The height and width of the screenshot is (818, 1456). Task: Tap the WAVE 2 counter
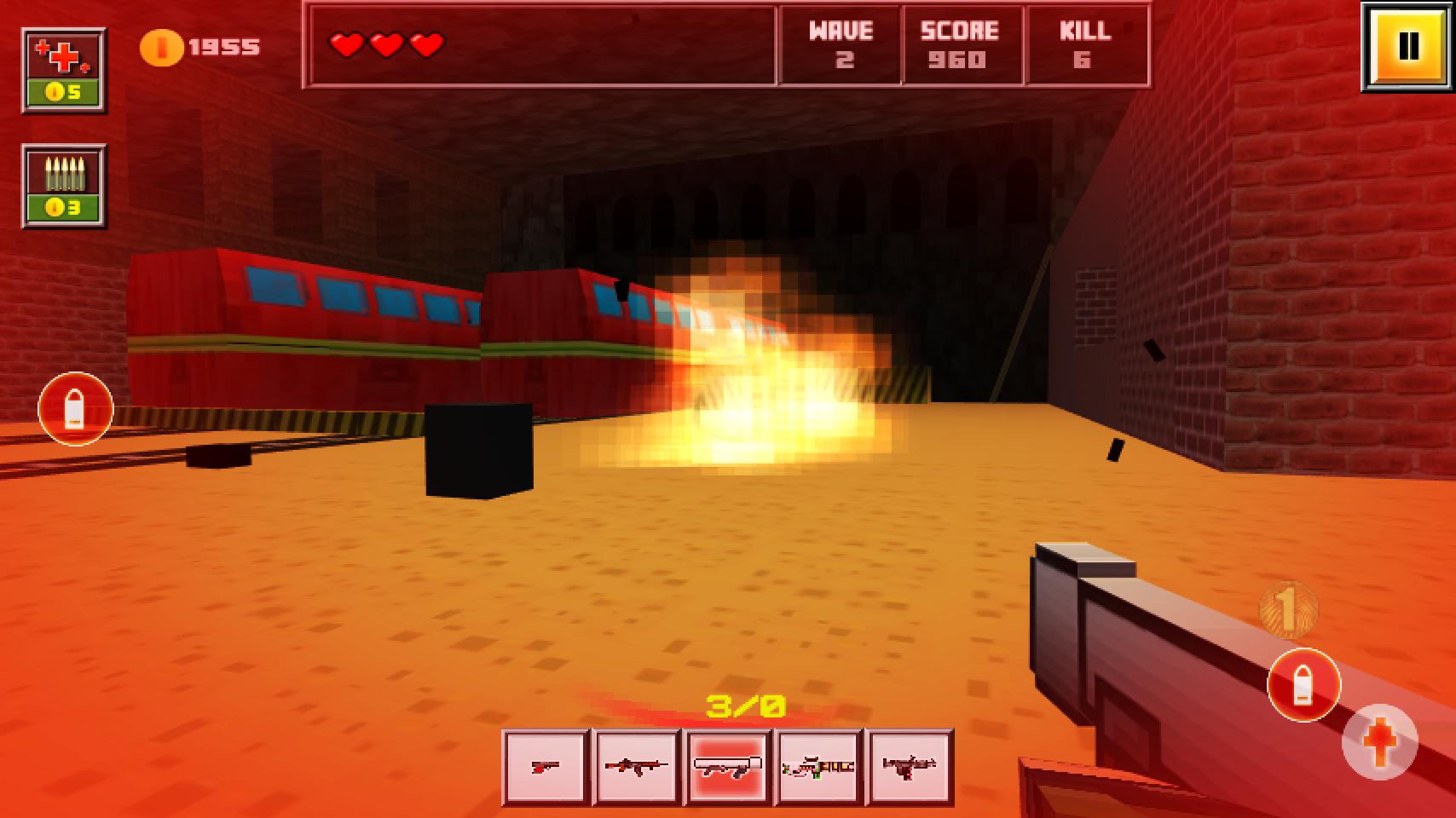[841, 45]
